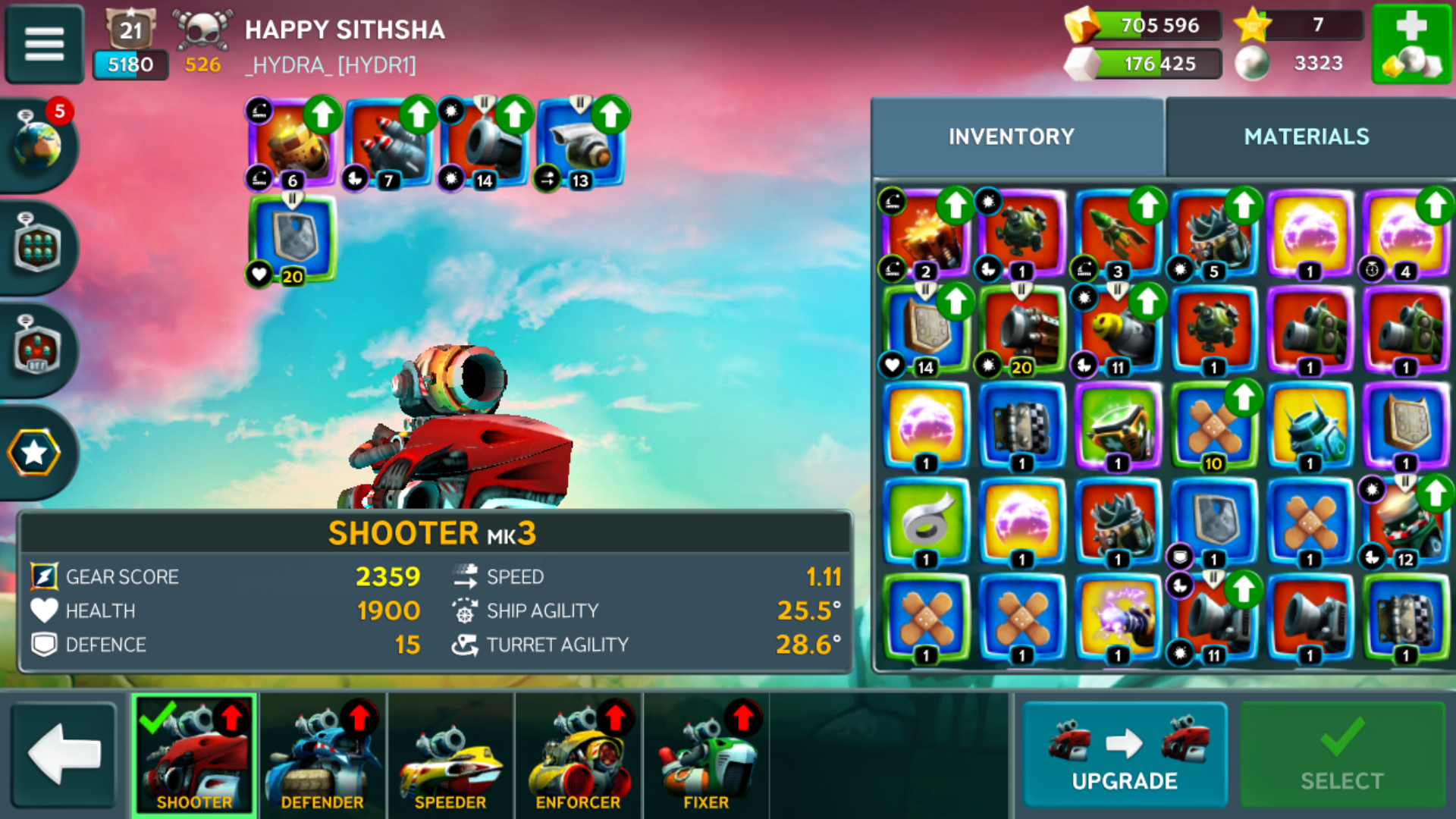Tap the Upgrade ship button
This screenshot has height=819, width=1456.
coord(1124,755)
